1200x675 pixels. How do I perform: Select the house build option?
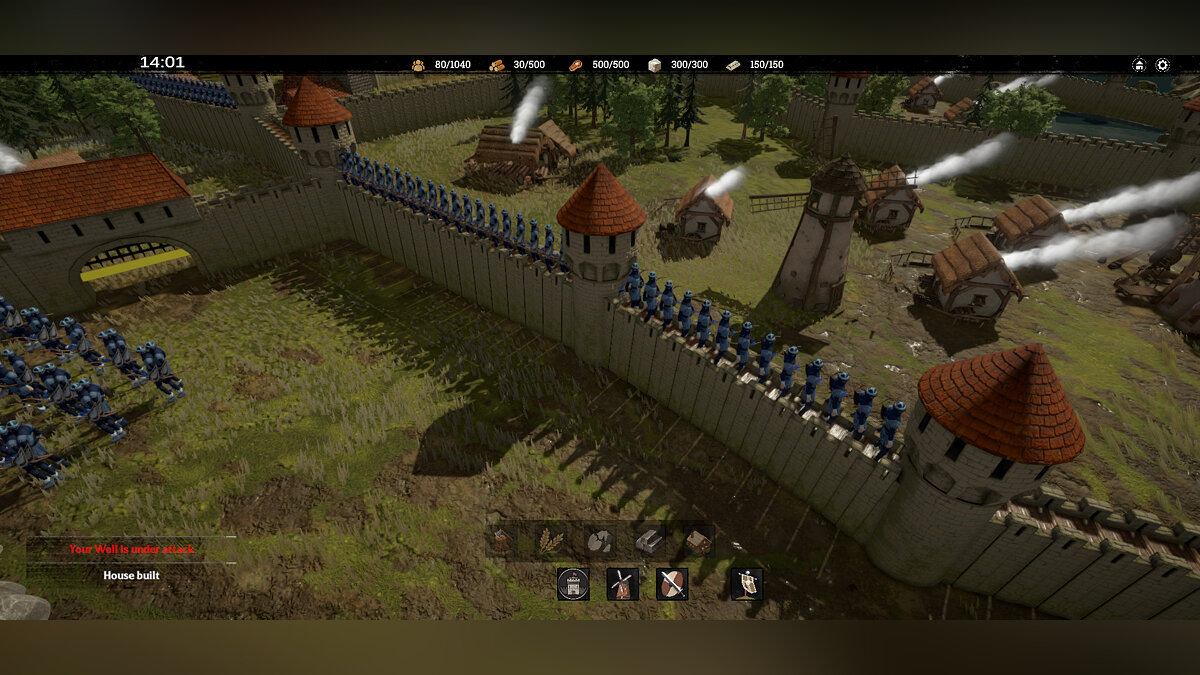(x=698, y=541)
